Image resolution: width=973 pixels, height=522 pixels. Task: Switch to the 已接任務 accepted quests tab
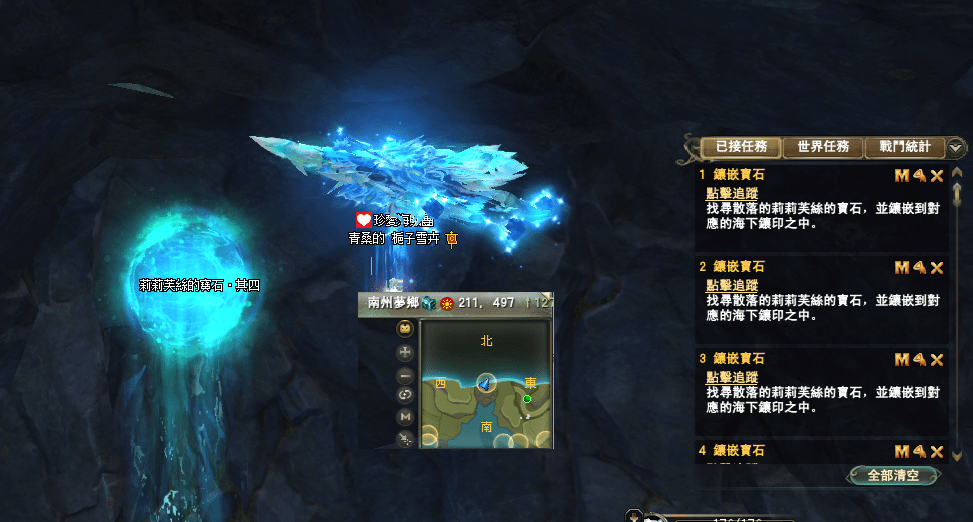pos(741,147)
